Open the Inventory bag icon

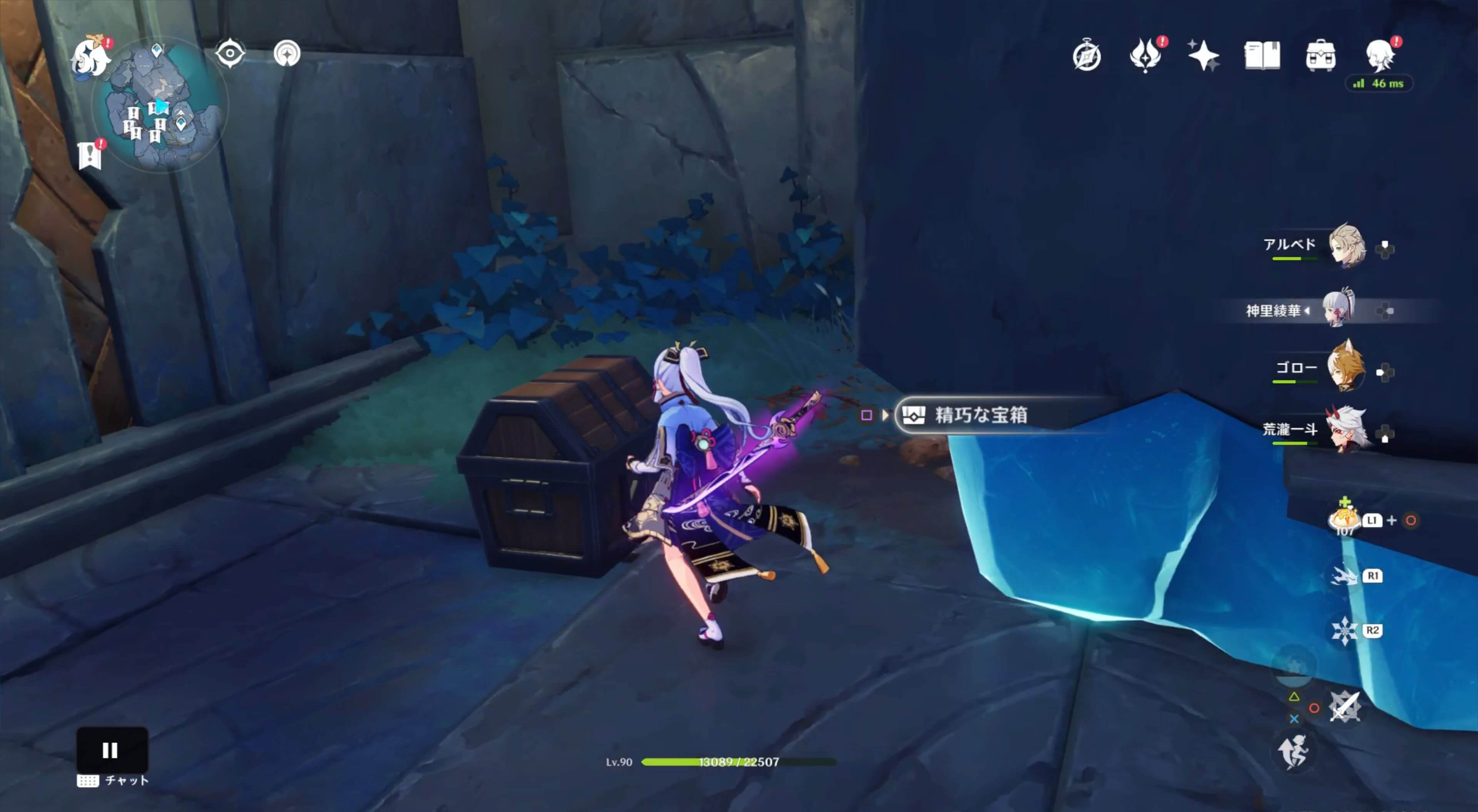[x=1321, y=56]
